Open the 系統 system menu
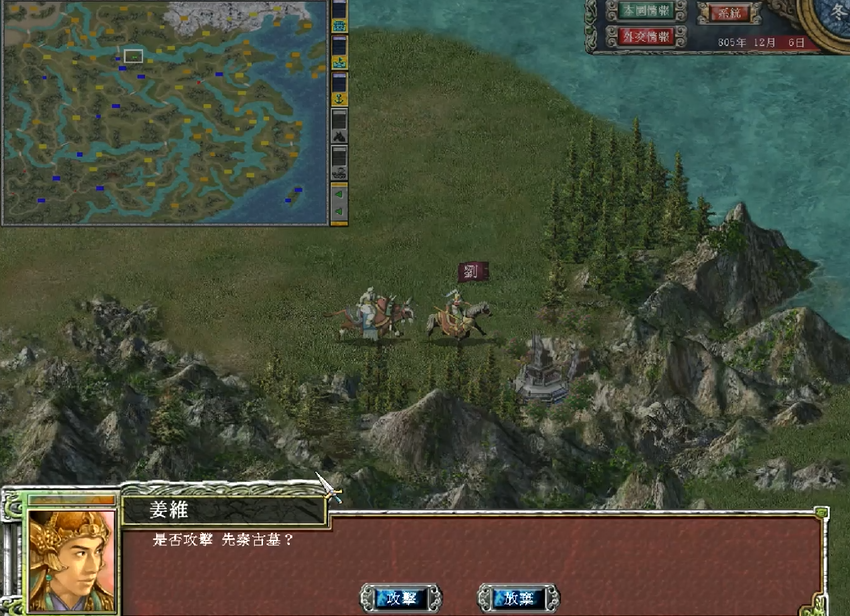 [x=727, y=13]
